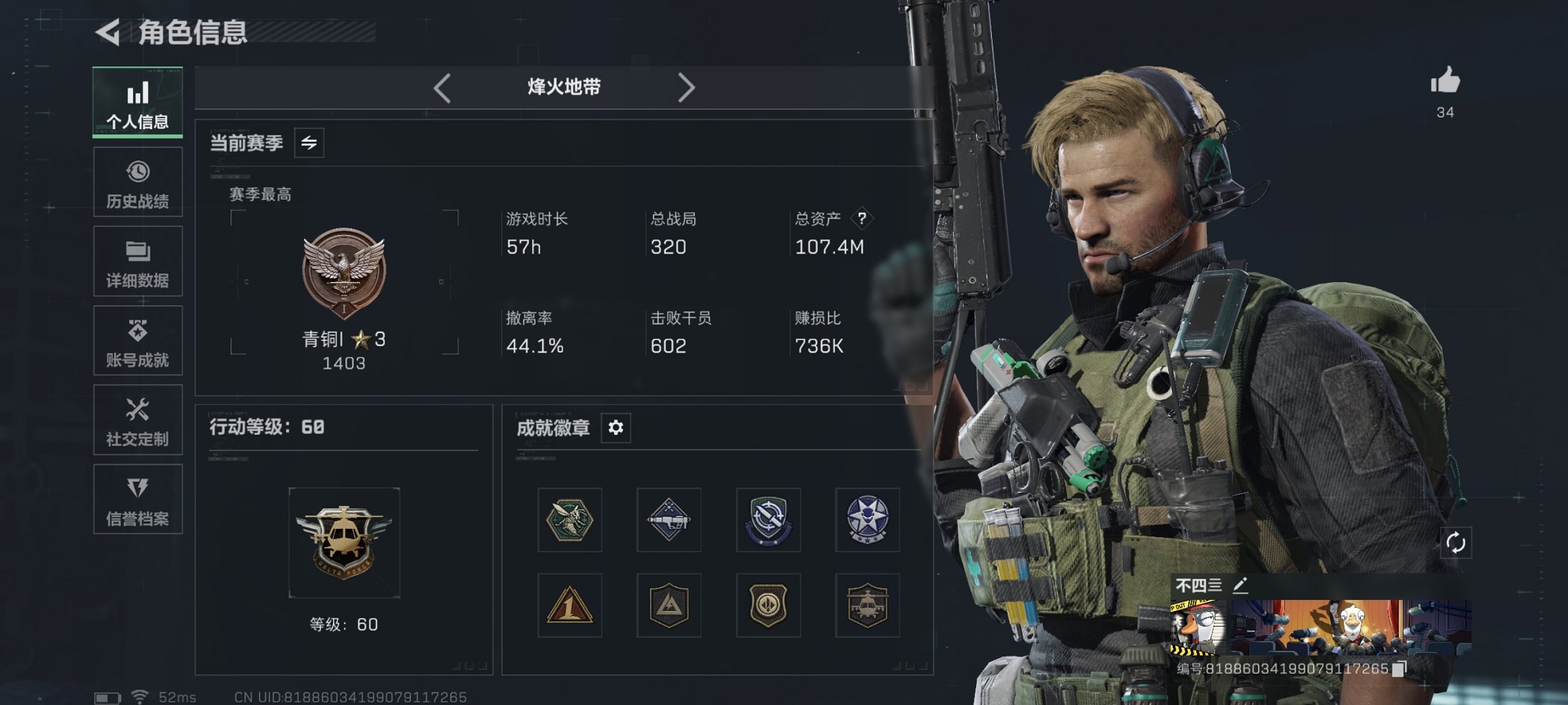Select the 烽火地带 mode tab
1568x705 pixels.
point(563,87)
